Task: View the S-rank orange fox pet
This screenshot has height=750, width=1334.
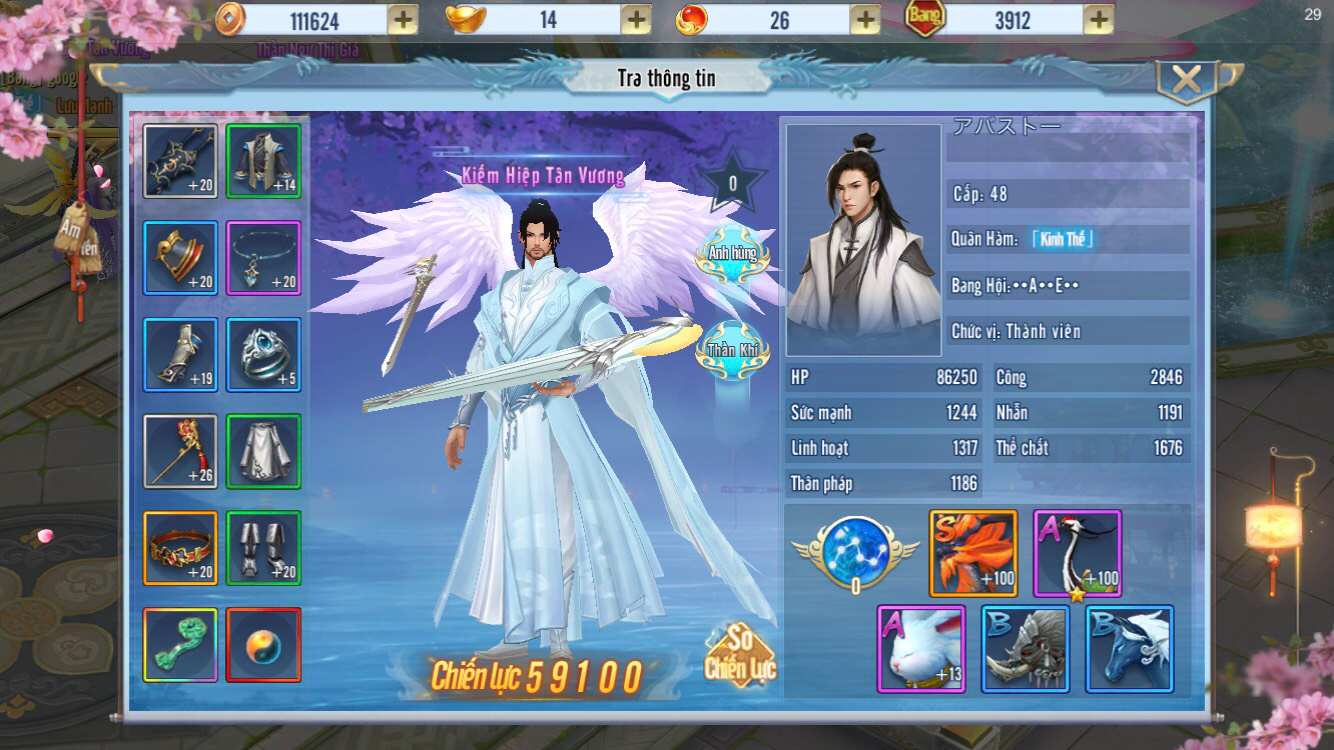Action: coord(973,553)
